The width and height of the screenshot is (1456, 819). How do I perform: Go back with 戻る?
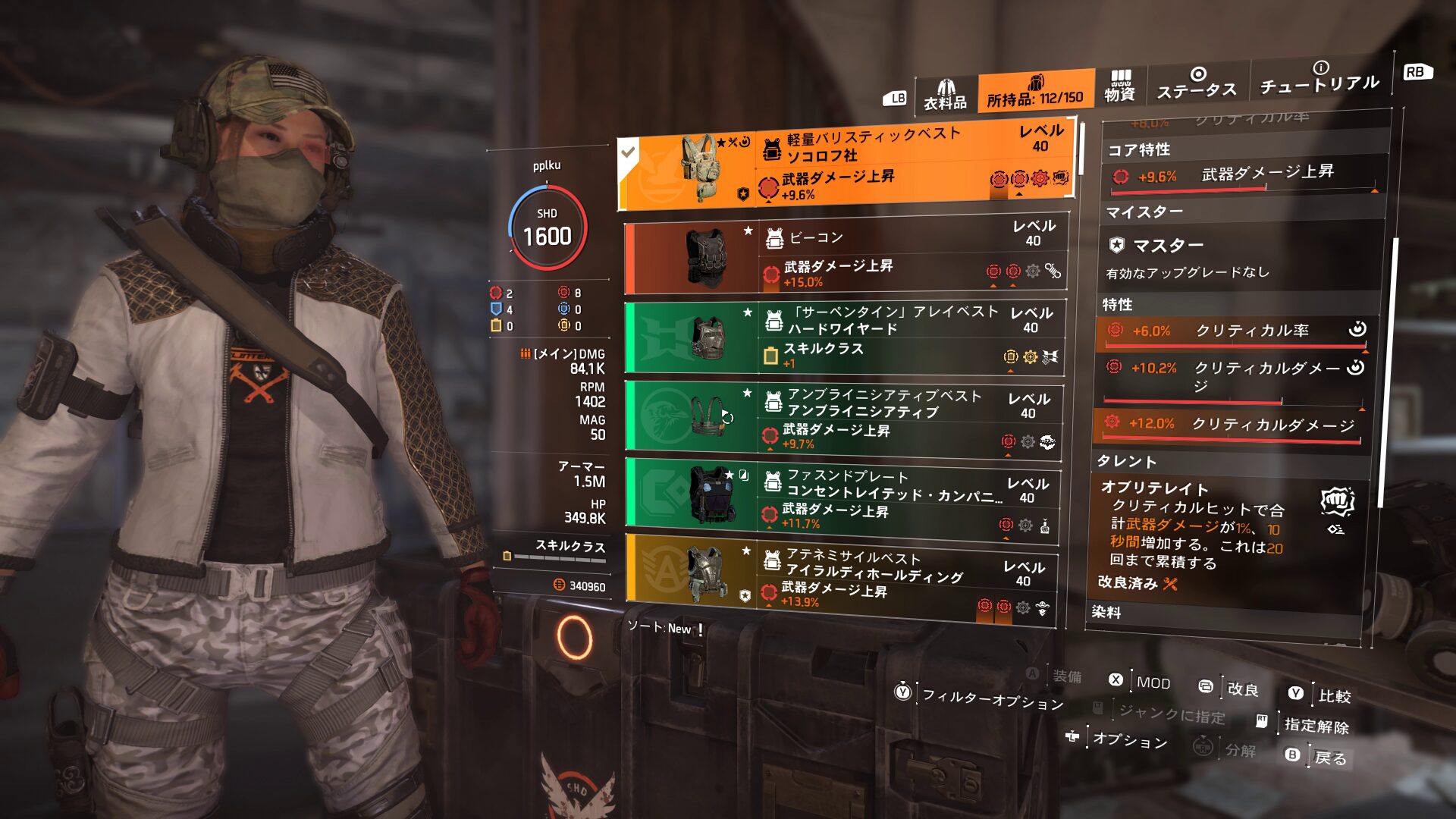[x=1329, y=757]
